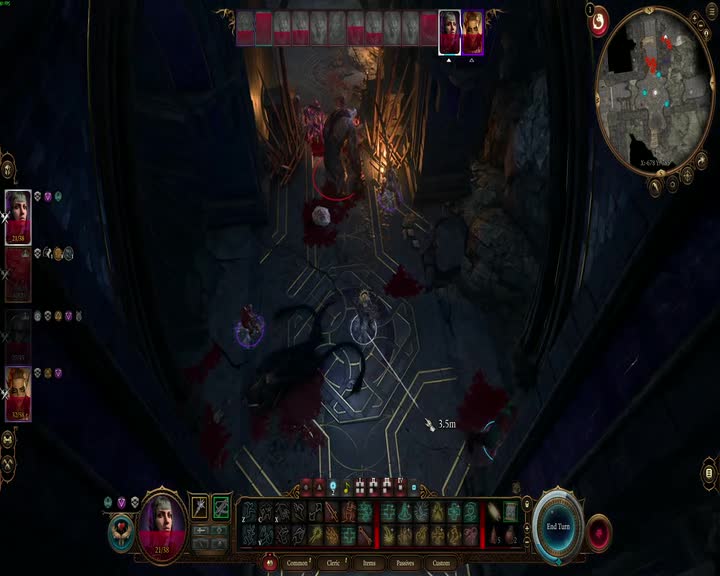Select the grey-haired party member portrait

(18, 217)
